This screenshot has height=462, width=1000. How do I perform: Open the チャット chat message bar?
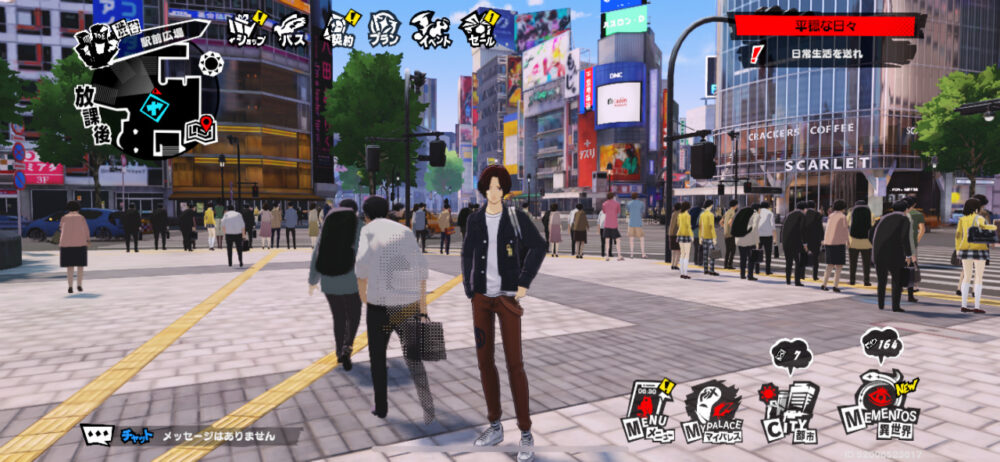[x=190, y=436]
